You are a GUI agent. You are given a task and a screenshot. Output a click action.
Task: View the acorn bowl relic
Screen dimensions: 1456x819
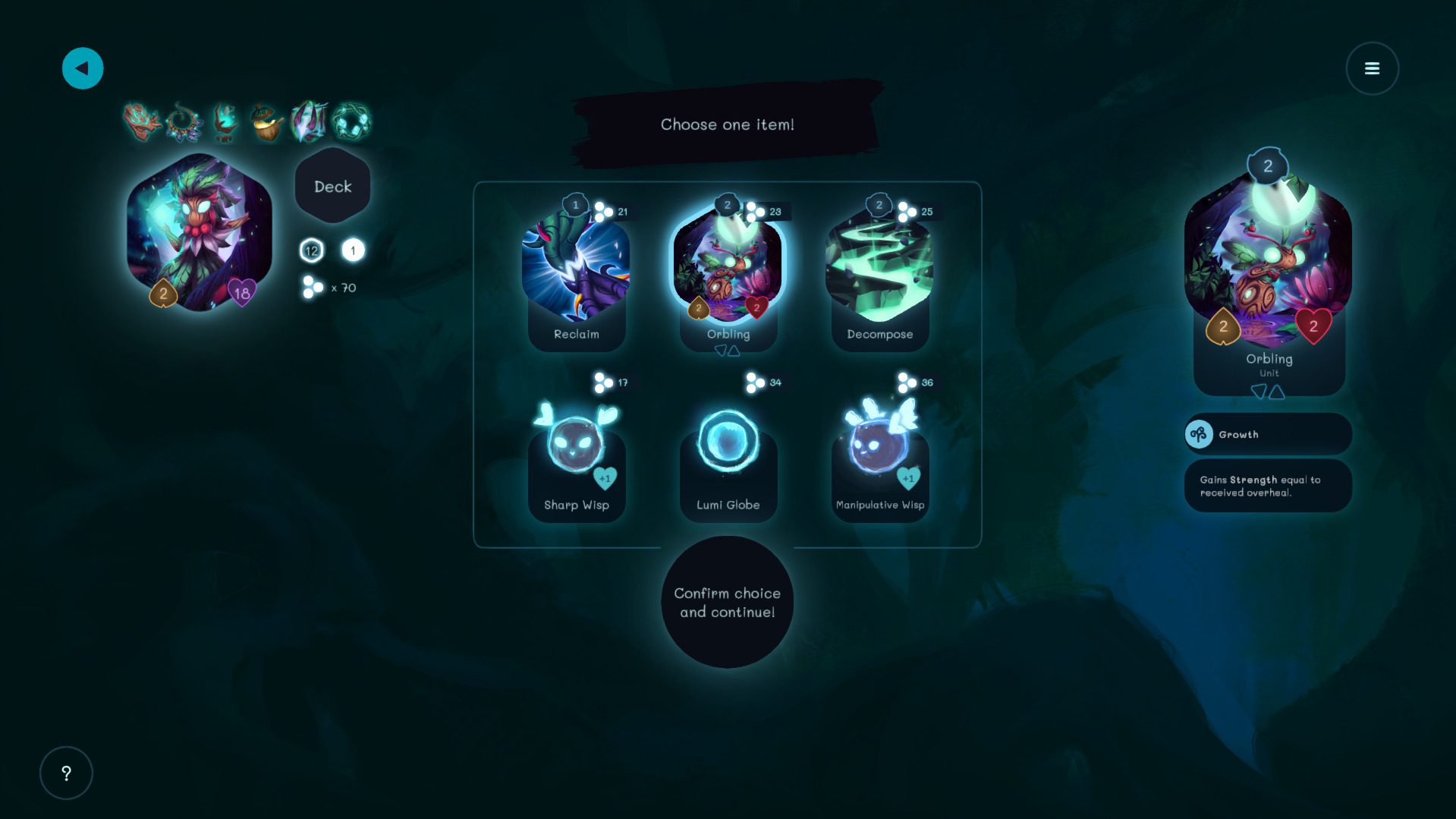[267, 121]
